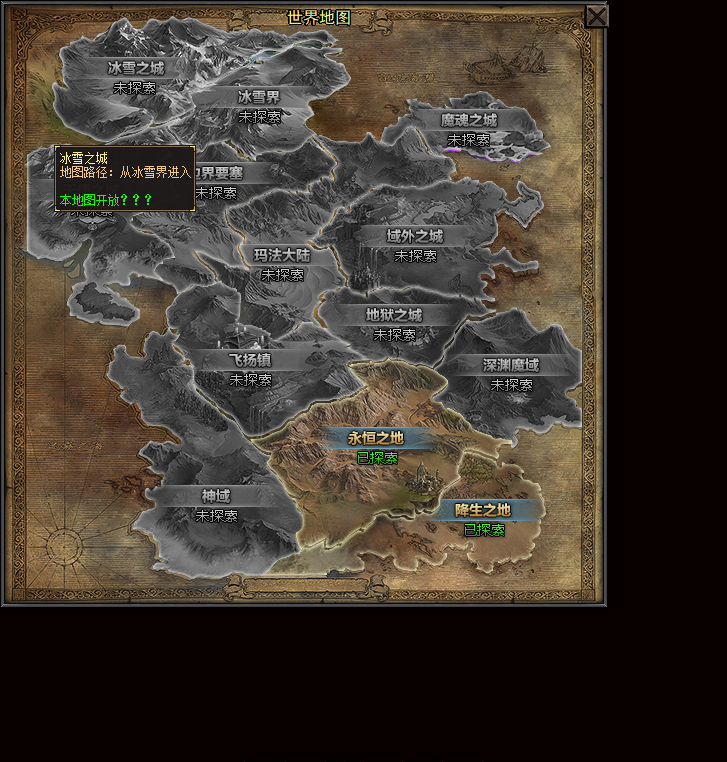This screenshot has height=762, width=727.
Task: Close the world map window
Action: (x=596, y=16)
